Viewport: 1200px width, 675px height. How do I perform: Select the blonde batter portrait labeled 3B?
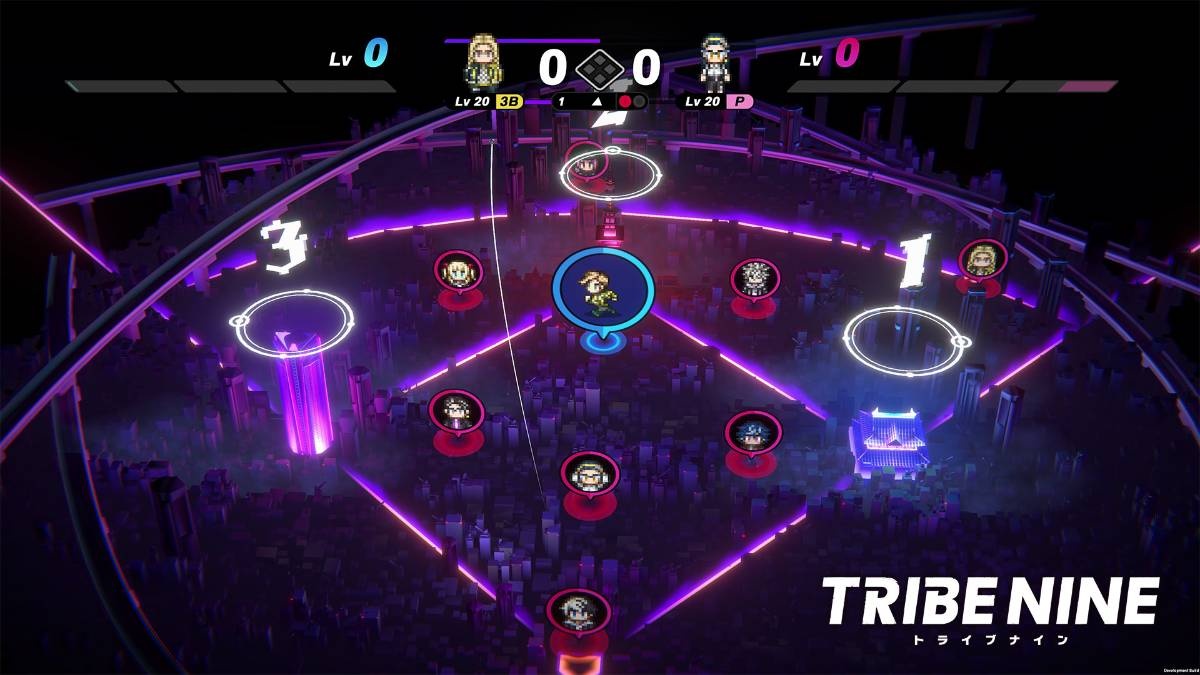[x=485, y=63]
